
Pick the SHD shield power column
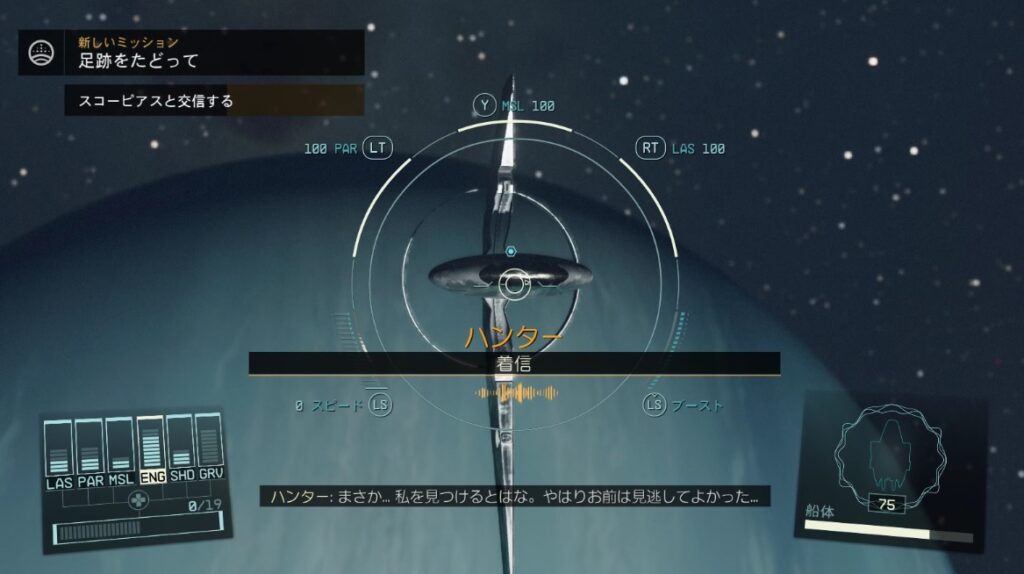pyautogui.click(x=182, y=451)
